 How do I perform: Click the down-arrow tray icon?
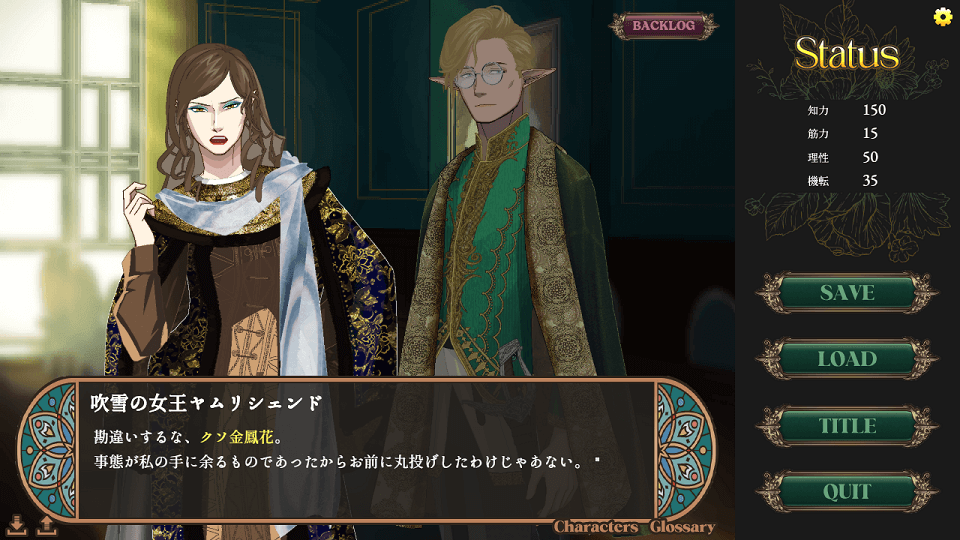17,524
